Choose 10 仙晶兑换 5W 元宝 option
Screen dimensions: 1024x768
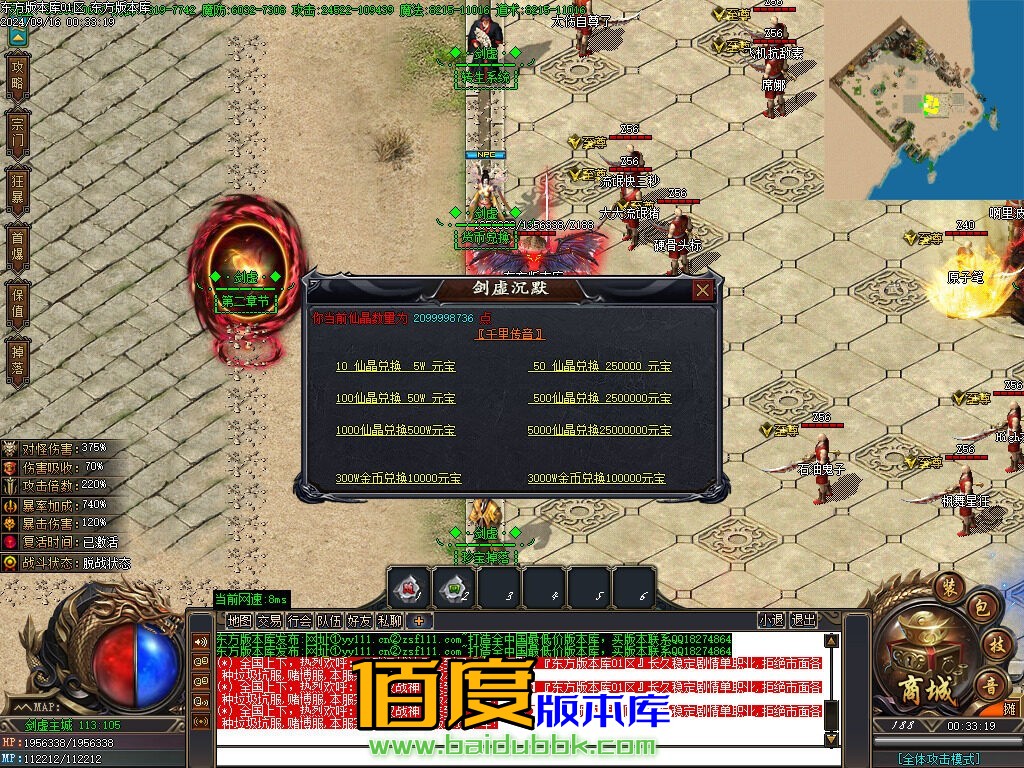click(x=395, y=367)
